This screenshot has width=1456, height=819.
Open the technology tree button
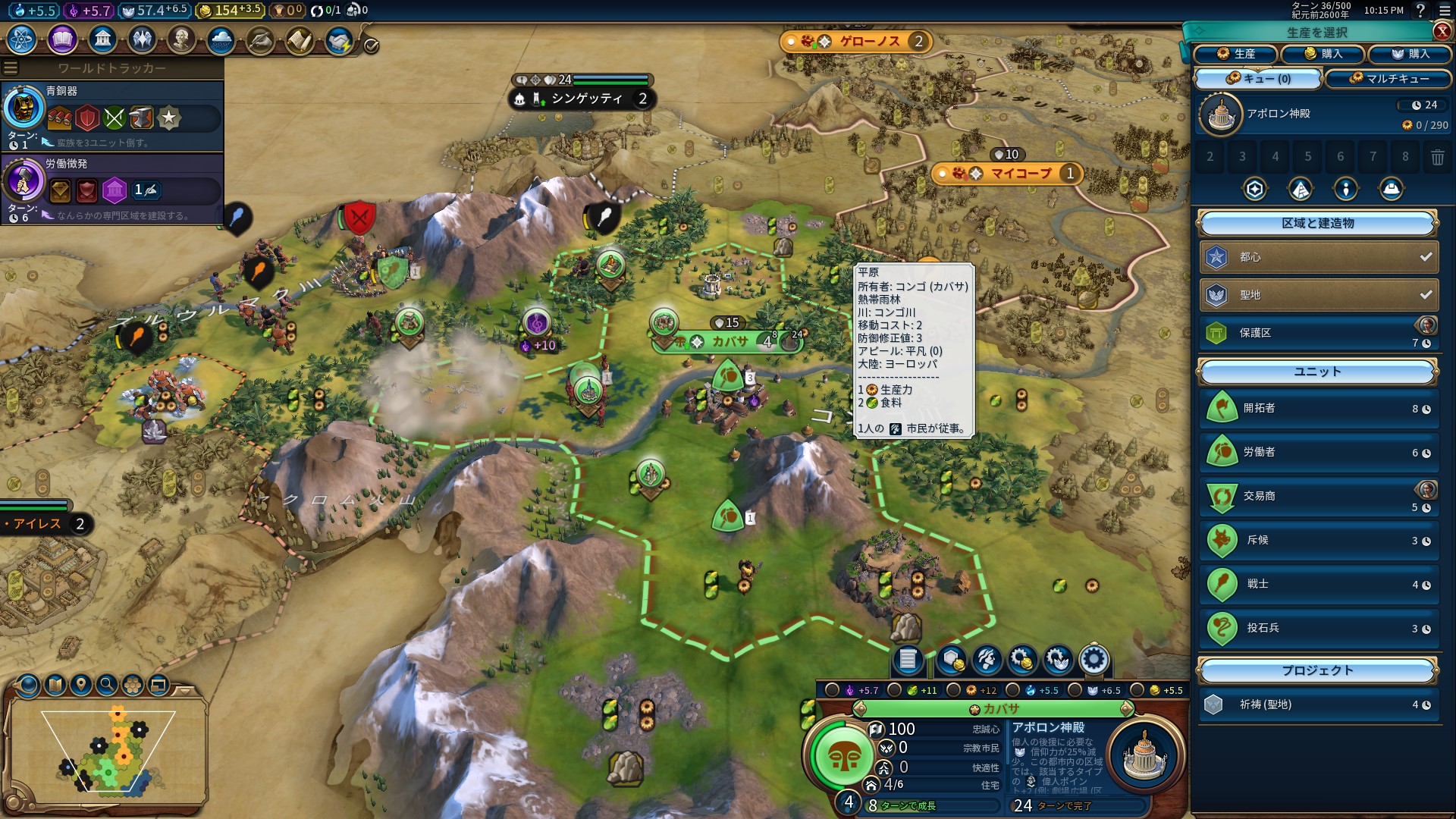pos(22,39)
